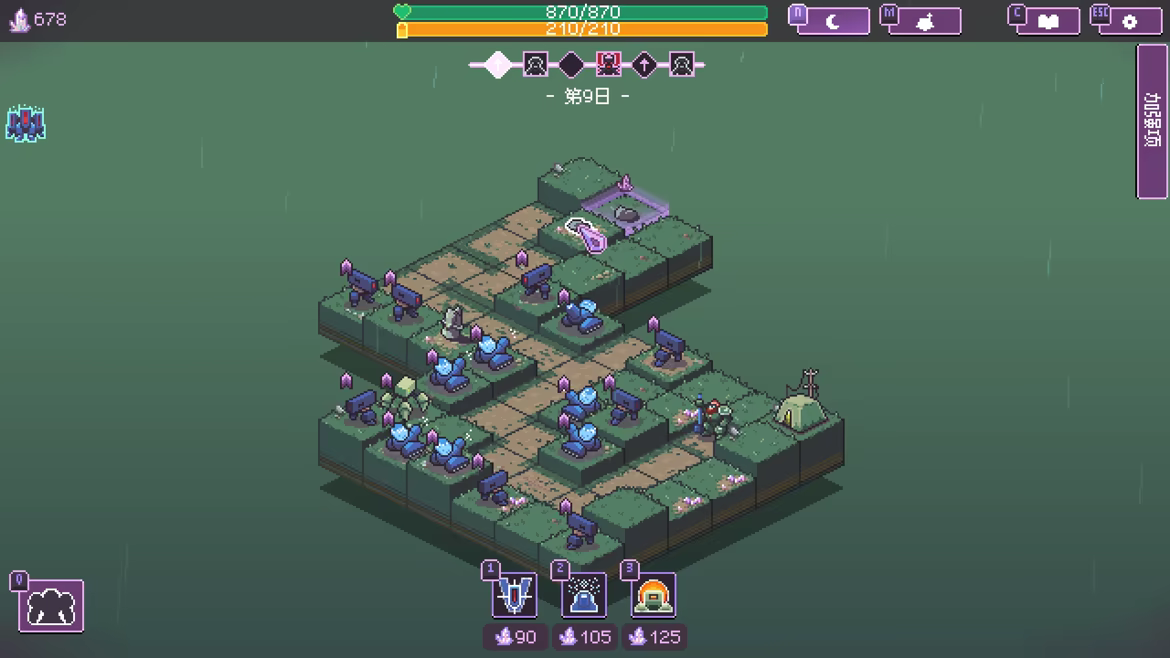Pick the orange dome building costing 125

click(653, 596)
